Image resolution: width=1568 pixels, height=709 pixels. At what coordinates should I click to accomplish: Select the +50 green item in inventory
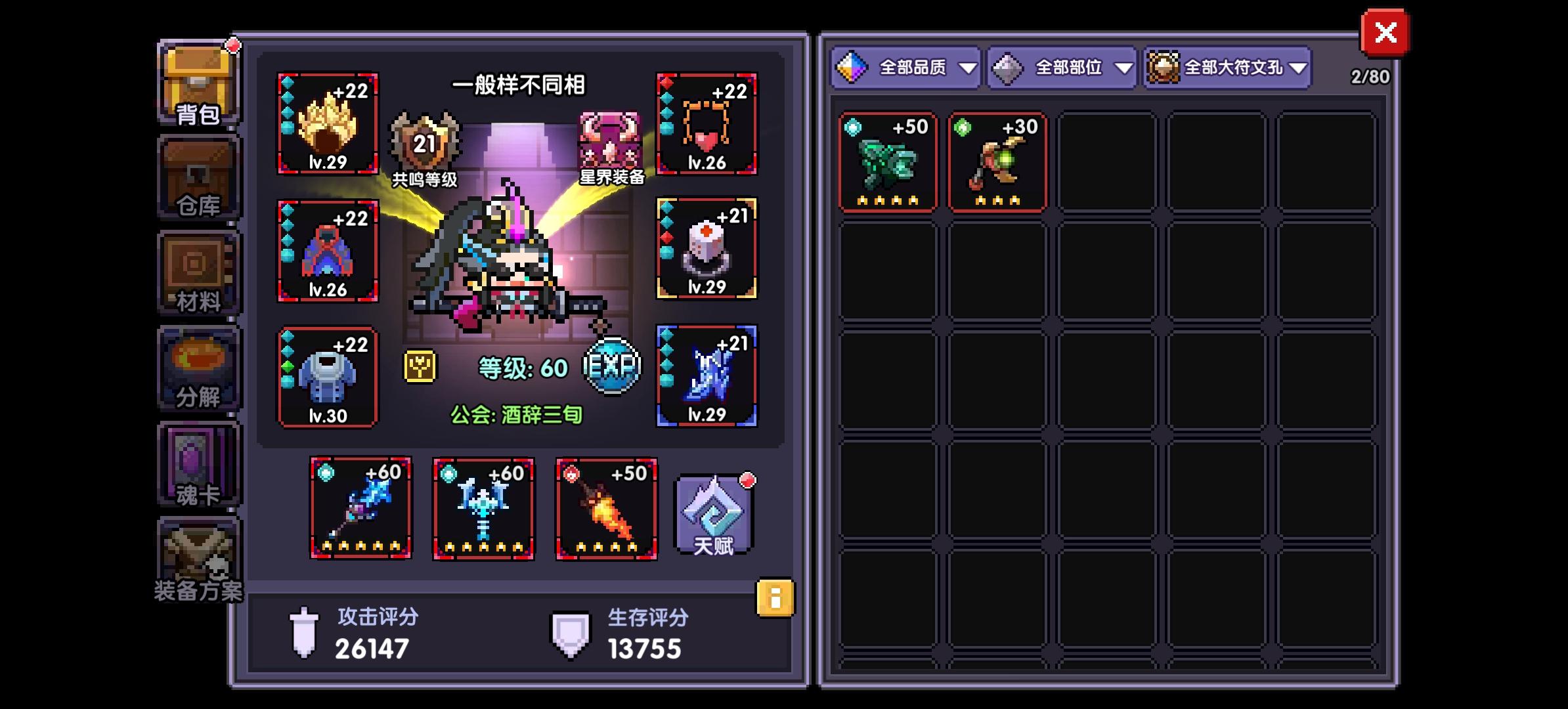coord(888,160)
